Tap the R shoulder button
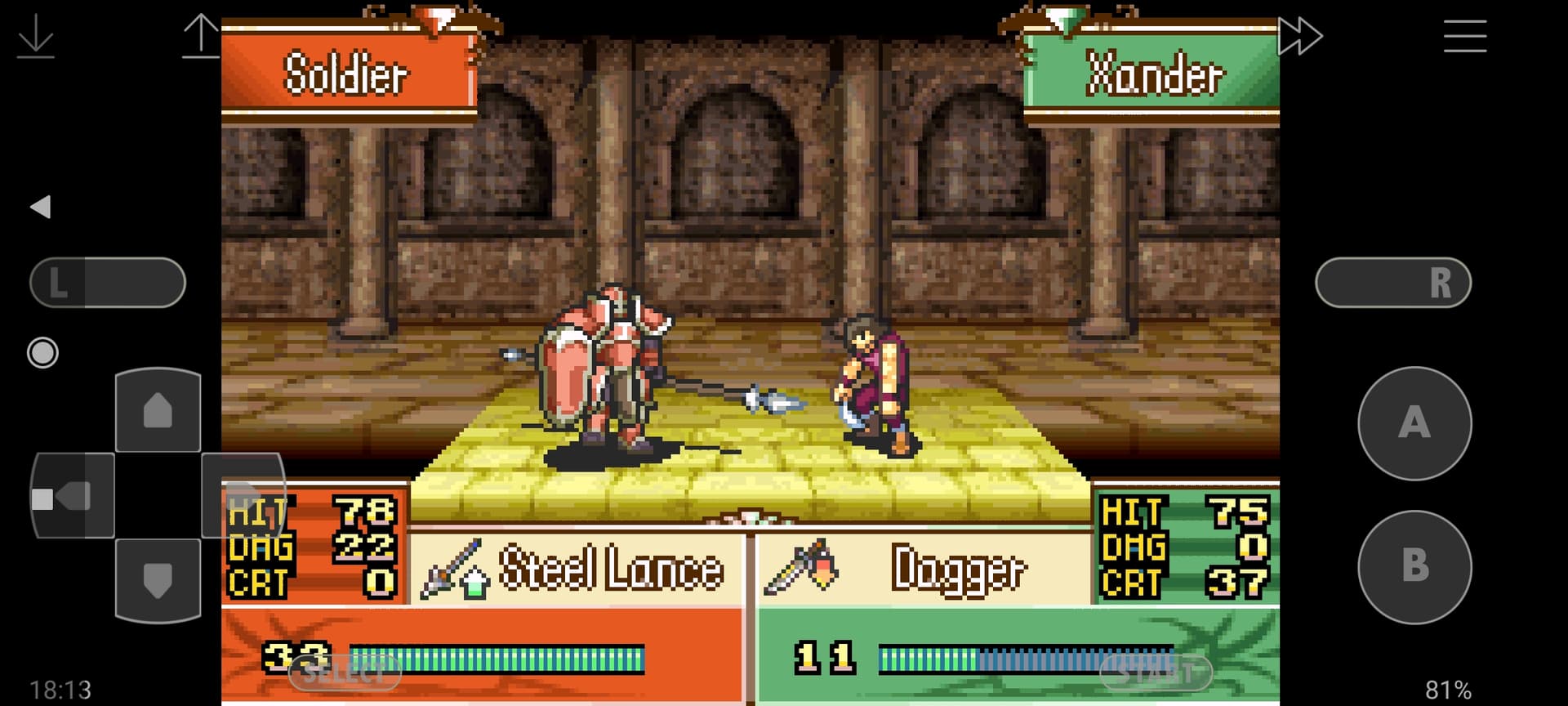This screenshot has height=706, width=1568. coord(1393,283)
